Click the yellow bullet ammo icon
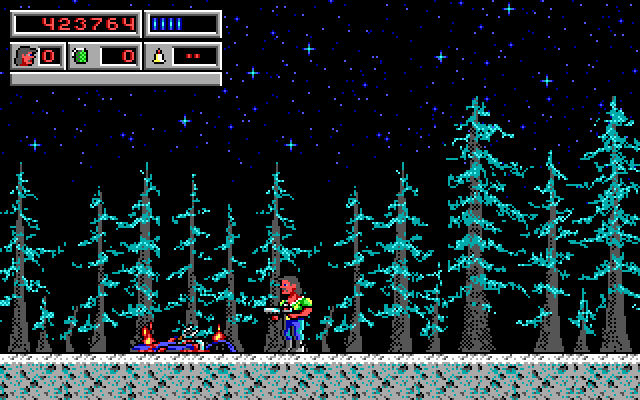 158,56
